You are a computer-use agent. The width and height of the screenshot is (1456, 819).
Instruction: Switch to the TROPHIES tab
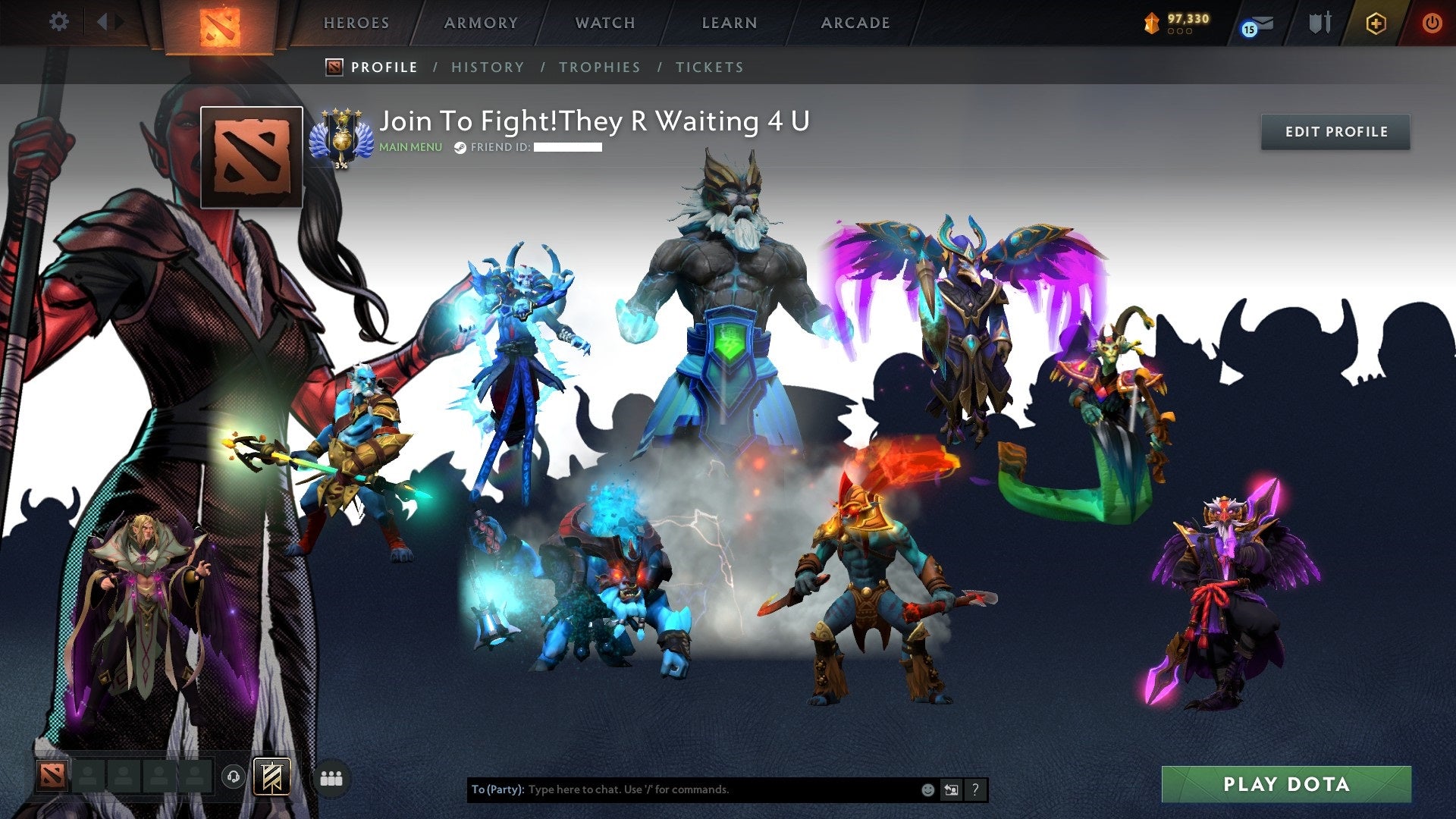coord(600,67)
